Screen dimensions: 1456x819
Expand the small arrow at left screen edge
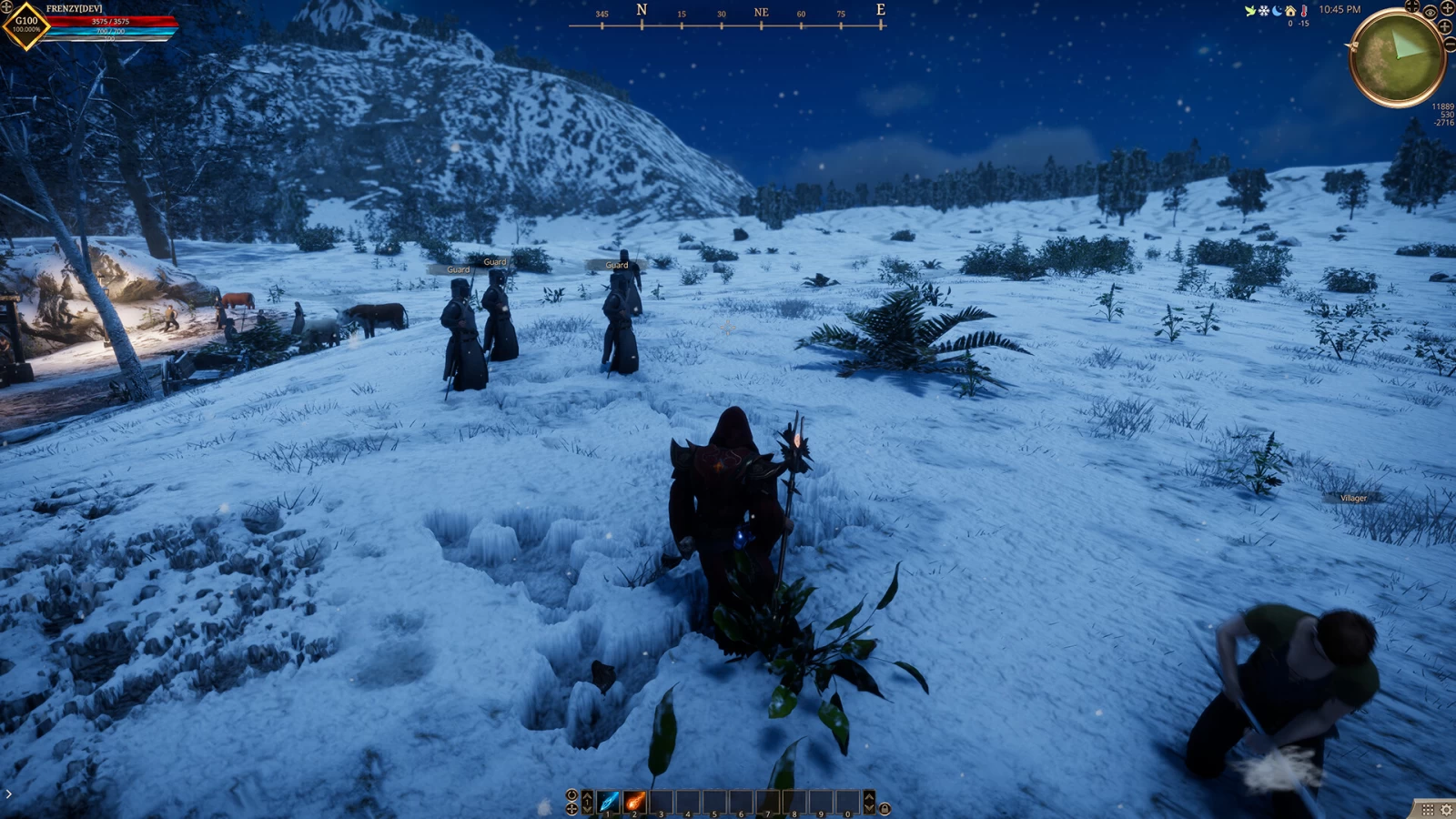(x=8, y=794)
